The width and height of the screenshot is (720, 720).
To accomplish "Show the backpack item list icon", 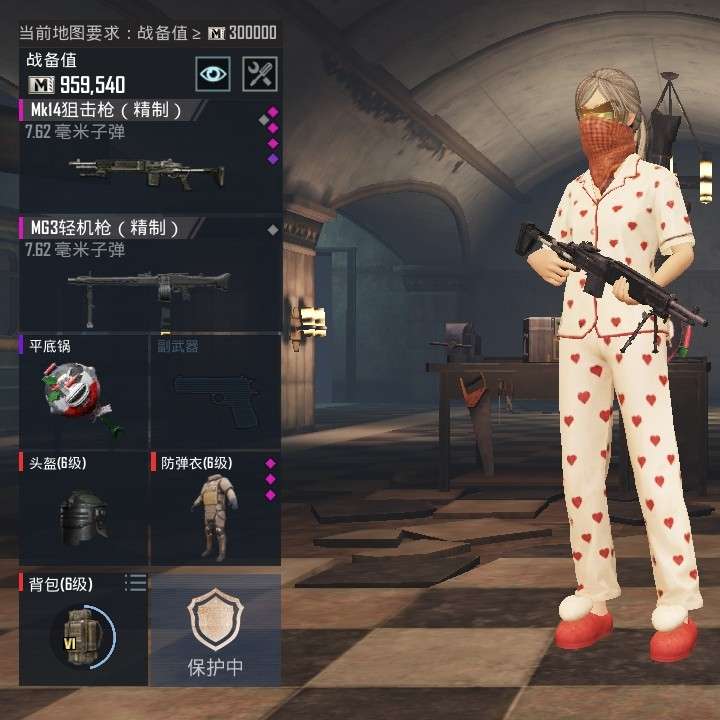I will click(135, 582).
